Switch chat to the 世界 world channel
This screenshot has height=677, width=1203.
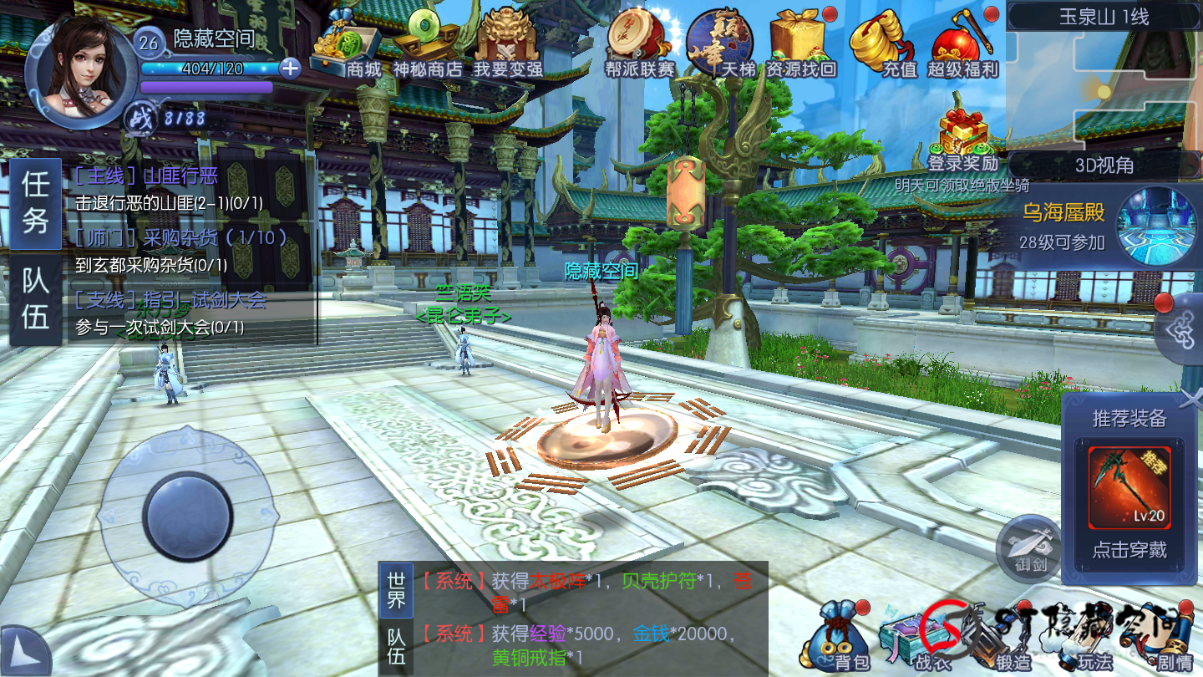pos(396,590)
